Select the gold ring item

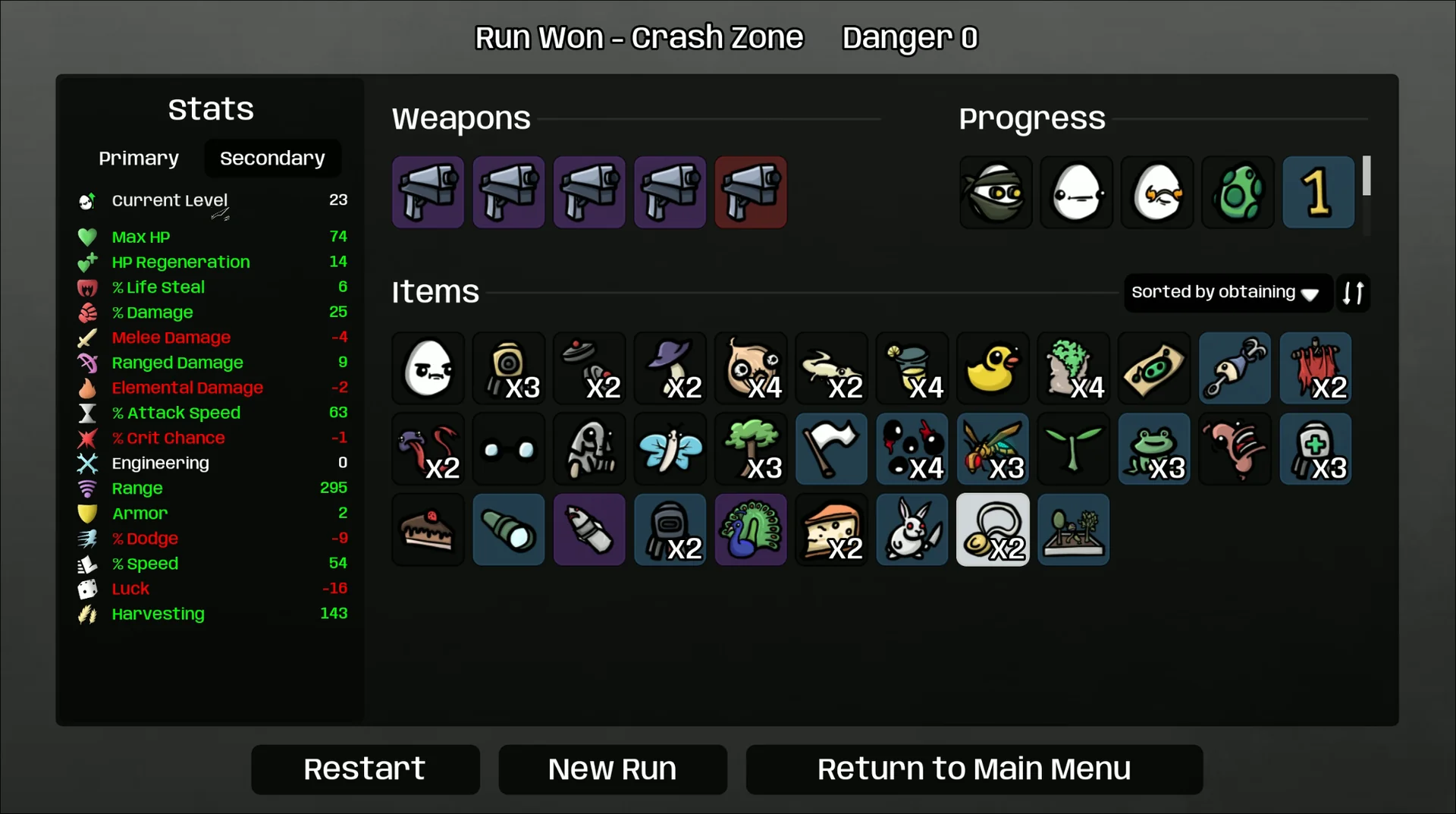[992, 530]
